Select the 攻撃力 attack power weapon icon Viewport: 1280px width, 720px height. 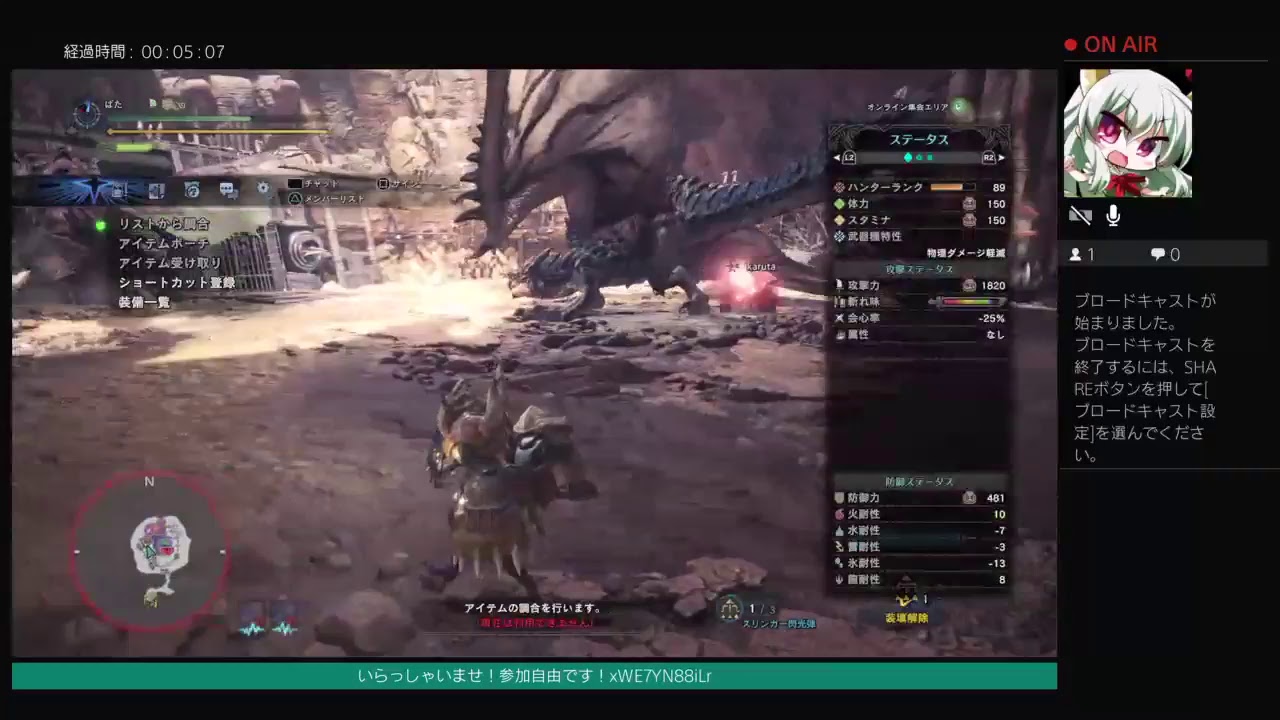pos(839,285)
